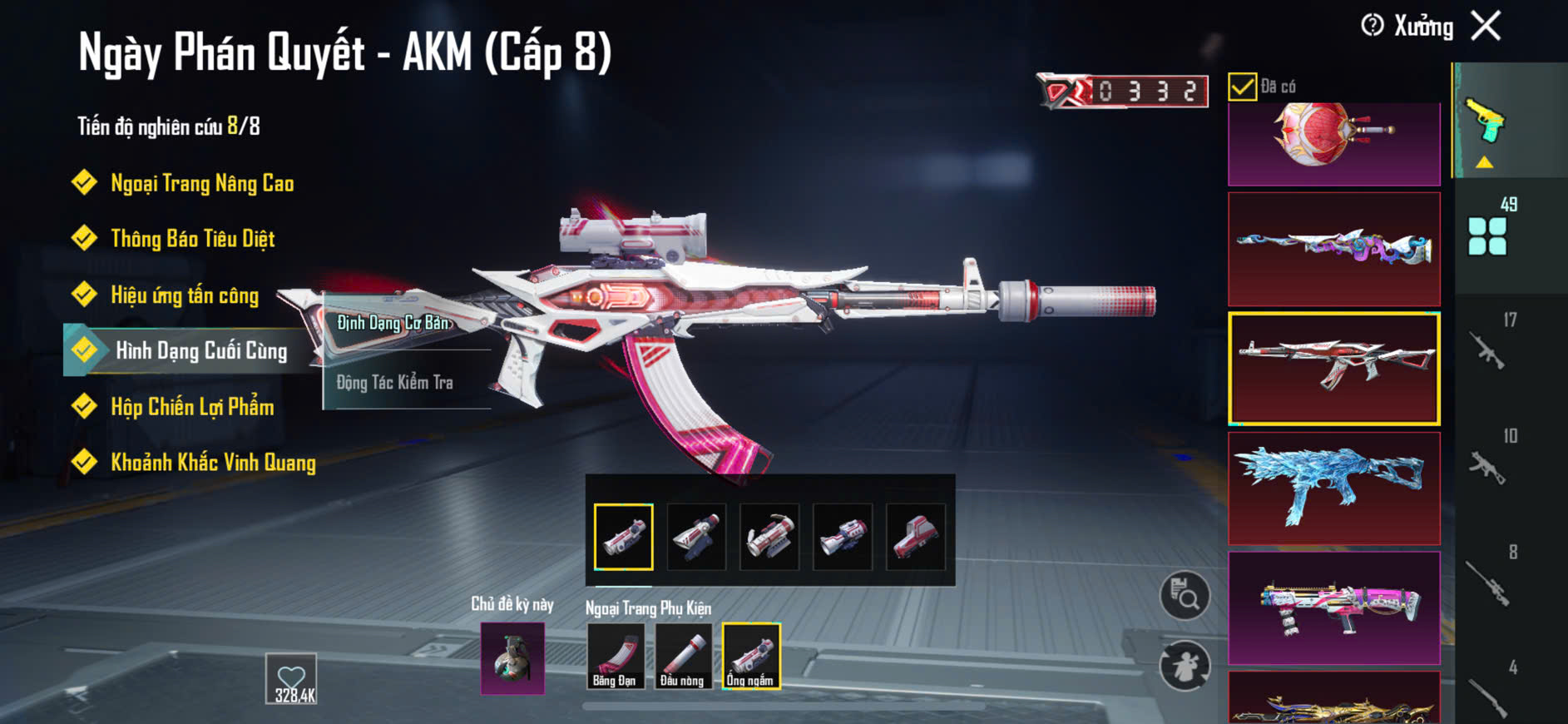Screen dimensions: 1568x724
Task: Open Hộp Chiến Lợi Phẩm entry
Action: tap(192, 406)
